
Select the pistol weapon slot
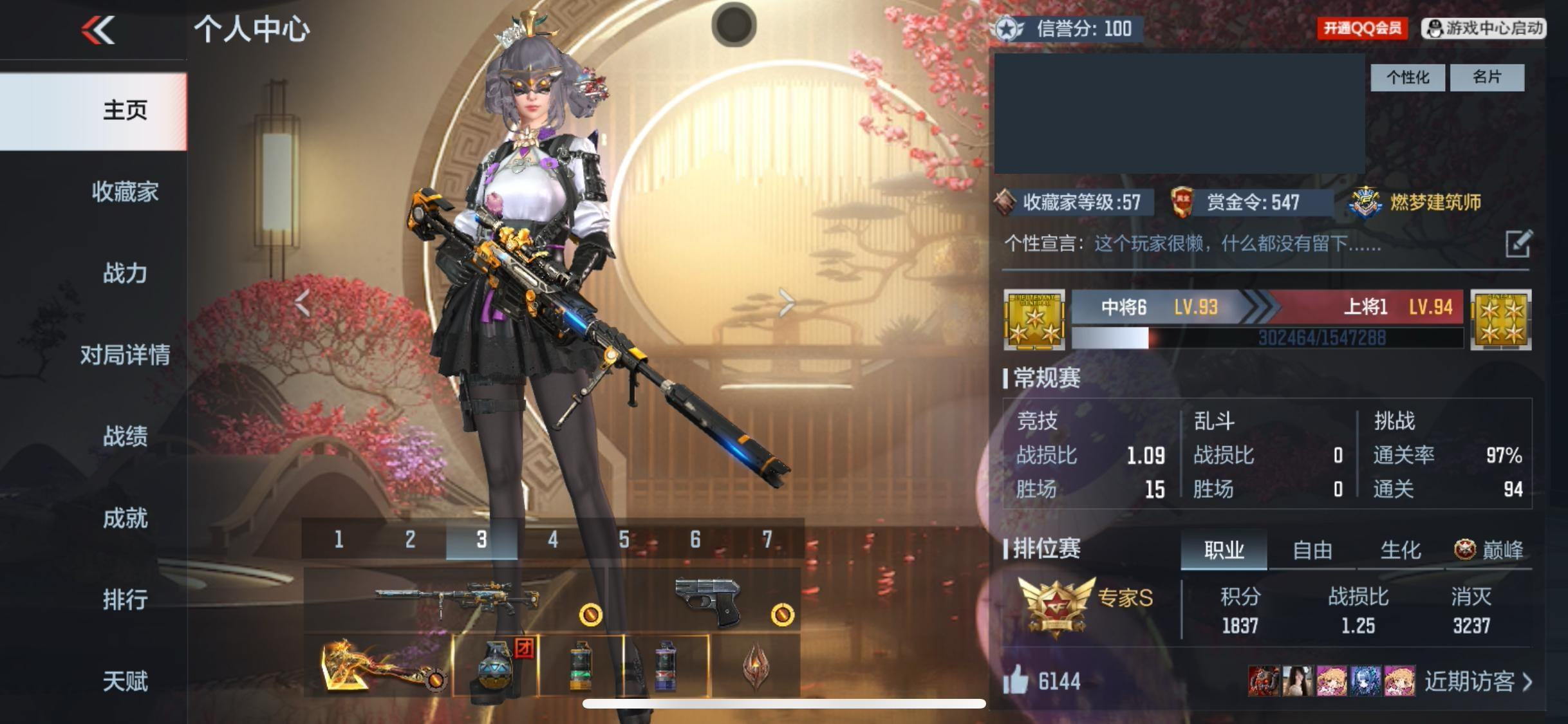pyautogui.click(x=707, y=600)
